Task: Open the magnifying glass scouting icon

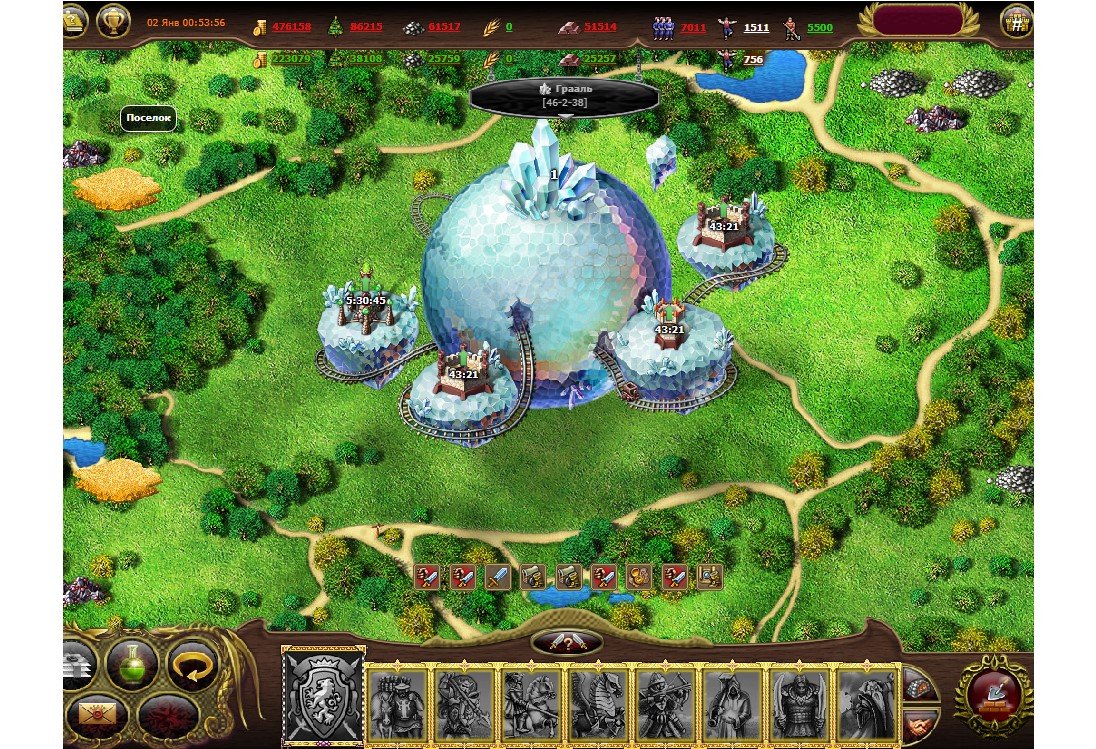Action: [x=710, y=576]
